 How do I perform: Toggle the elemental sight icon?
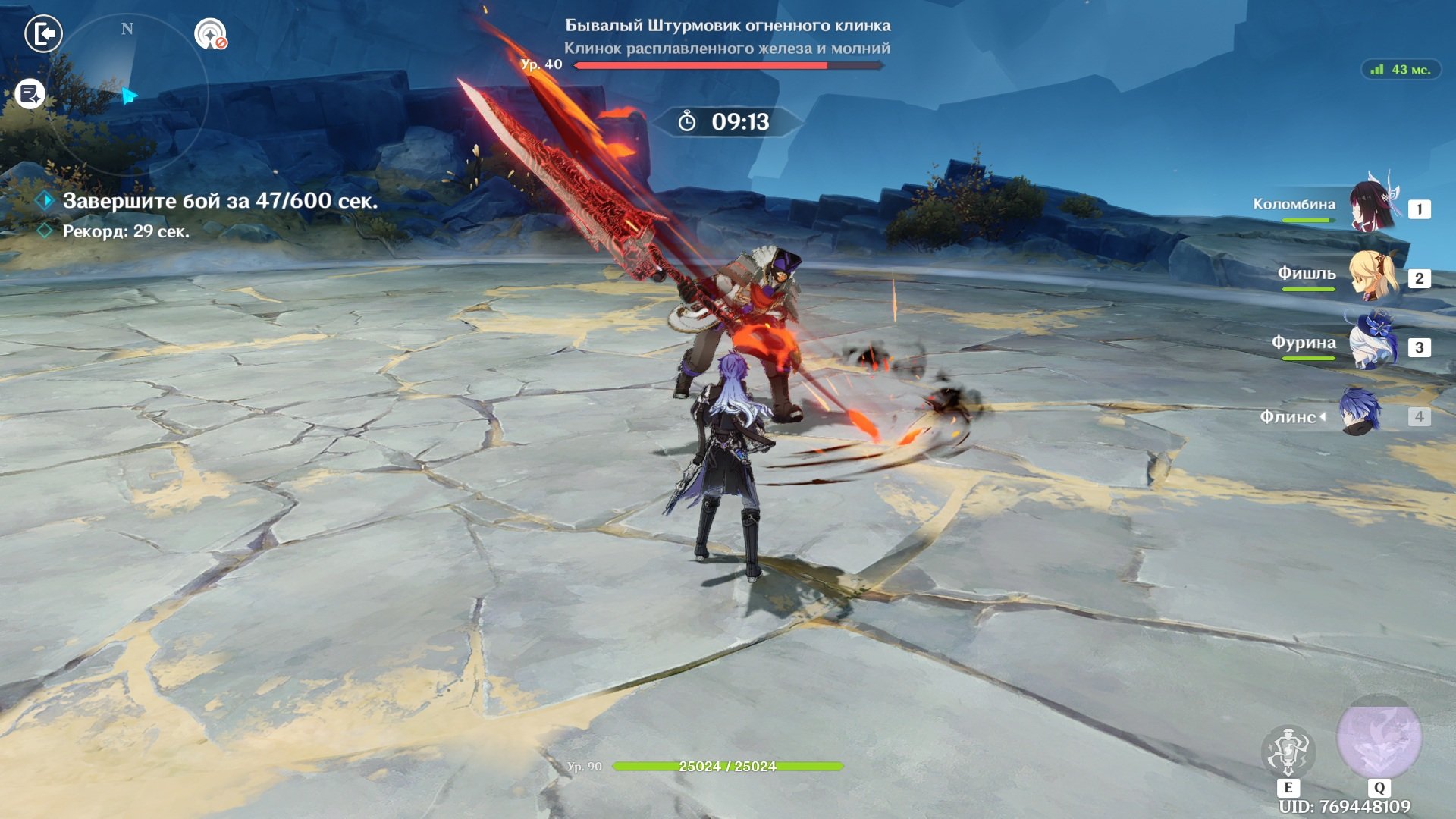click(x=210, y=34)
